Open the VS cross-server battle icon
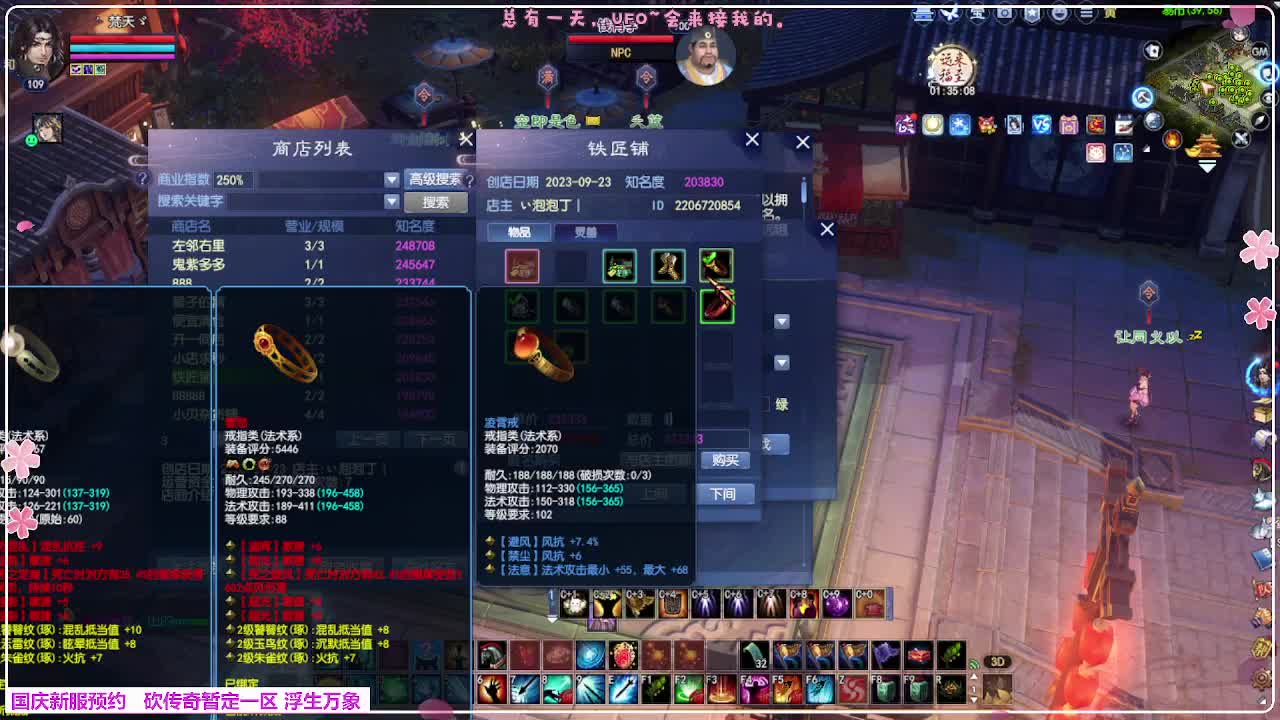Image resolution: width=1280 pixels, height=720 pixels. [x=1040, y=122]
